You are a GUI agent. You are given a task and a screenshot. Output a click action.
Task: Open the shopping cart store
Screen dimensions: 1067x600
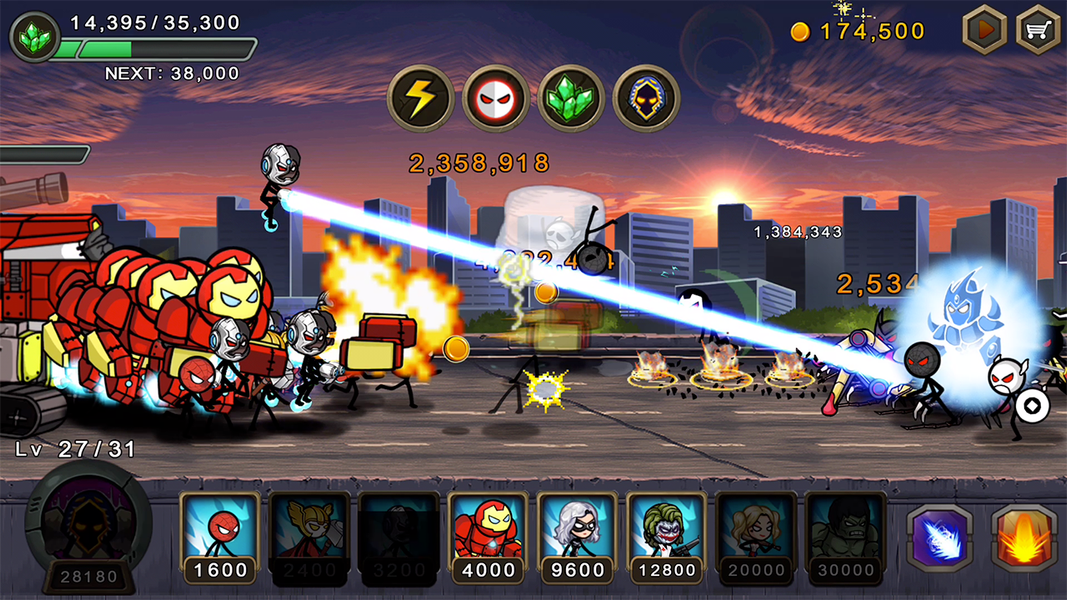click(x=1038, y=30)
